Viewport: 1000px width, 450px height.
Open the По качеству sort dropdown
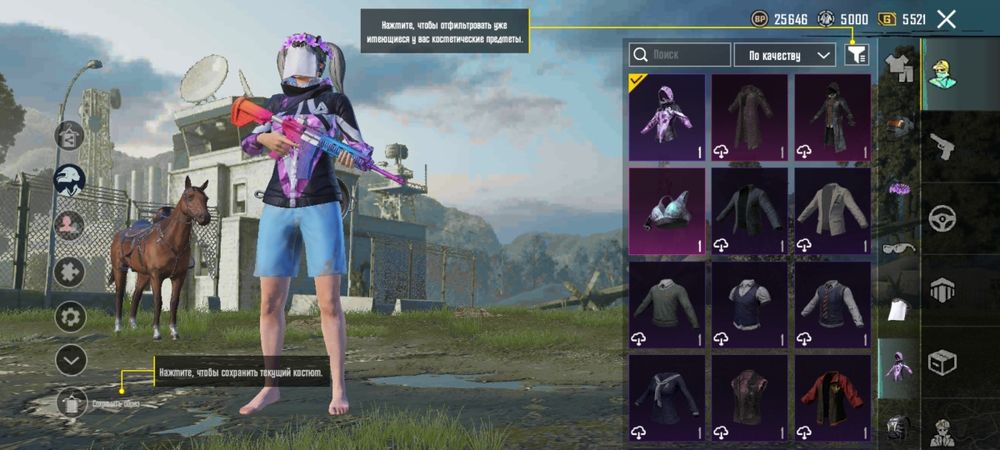[784, 55]
